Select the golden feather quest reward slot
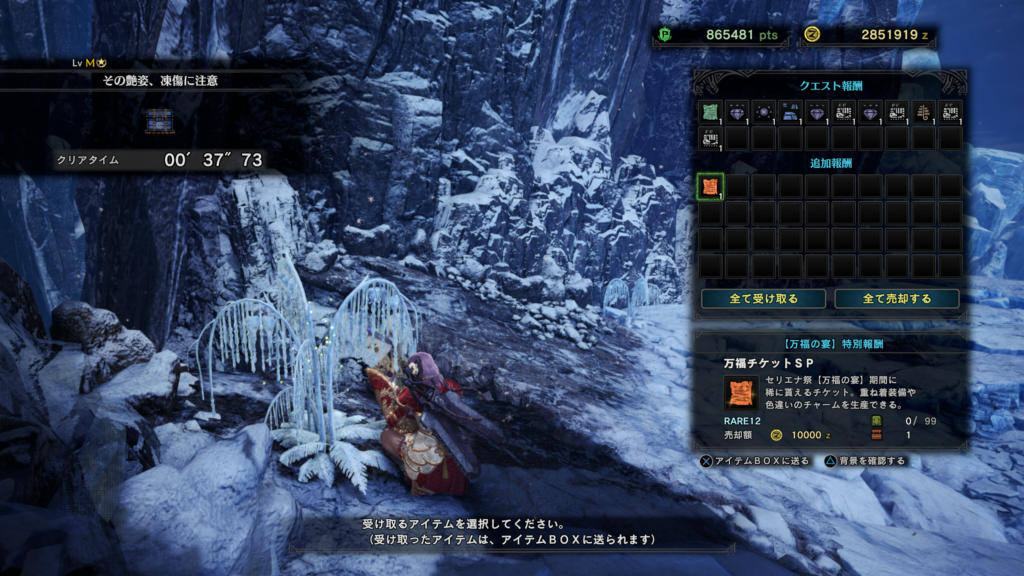The image size is (1024, 576). click(924, 112)
